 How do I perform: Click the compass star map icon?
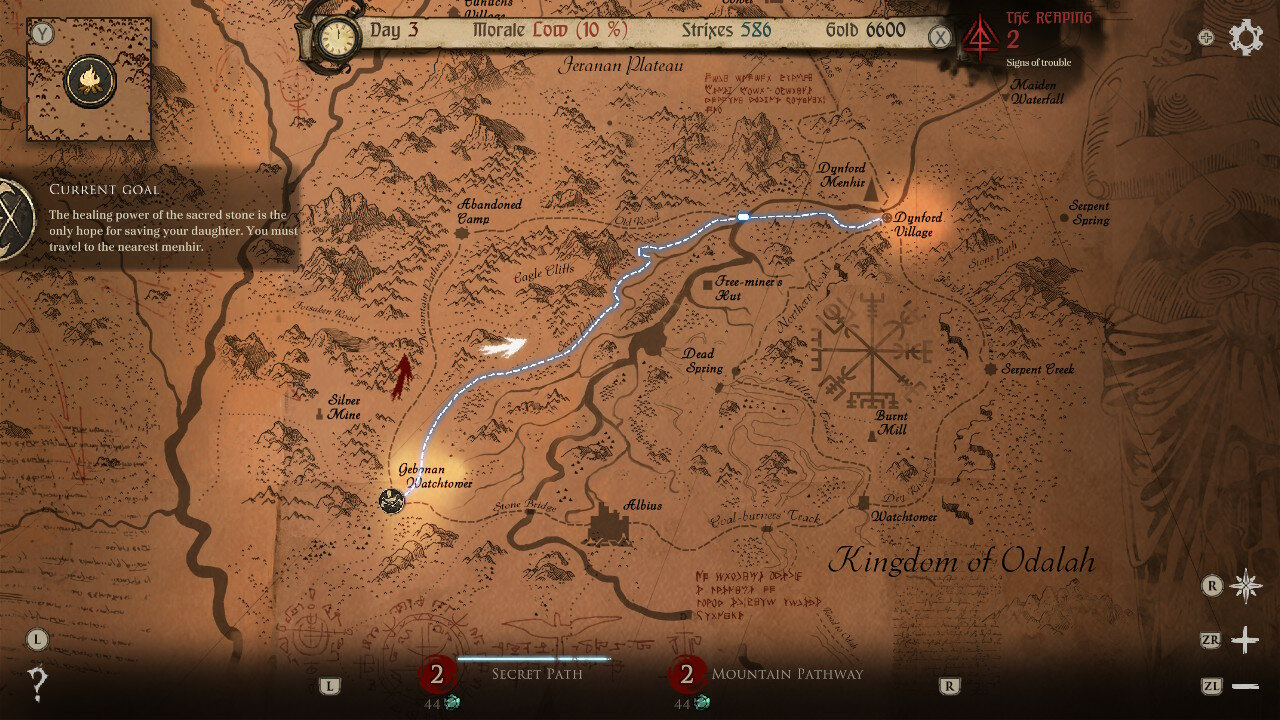pyautogui.click(x=1246, y=586)
